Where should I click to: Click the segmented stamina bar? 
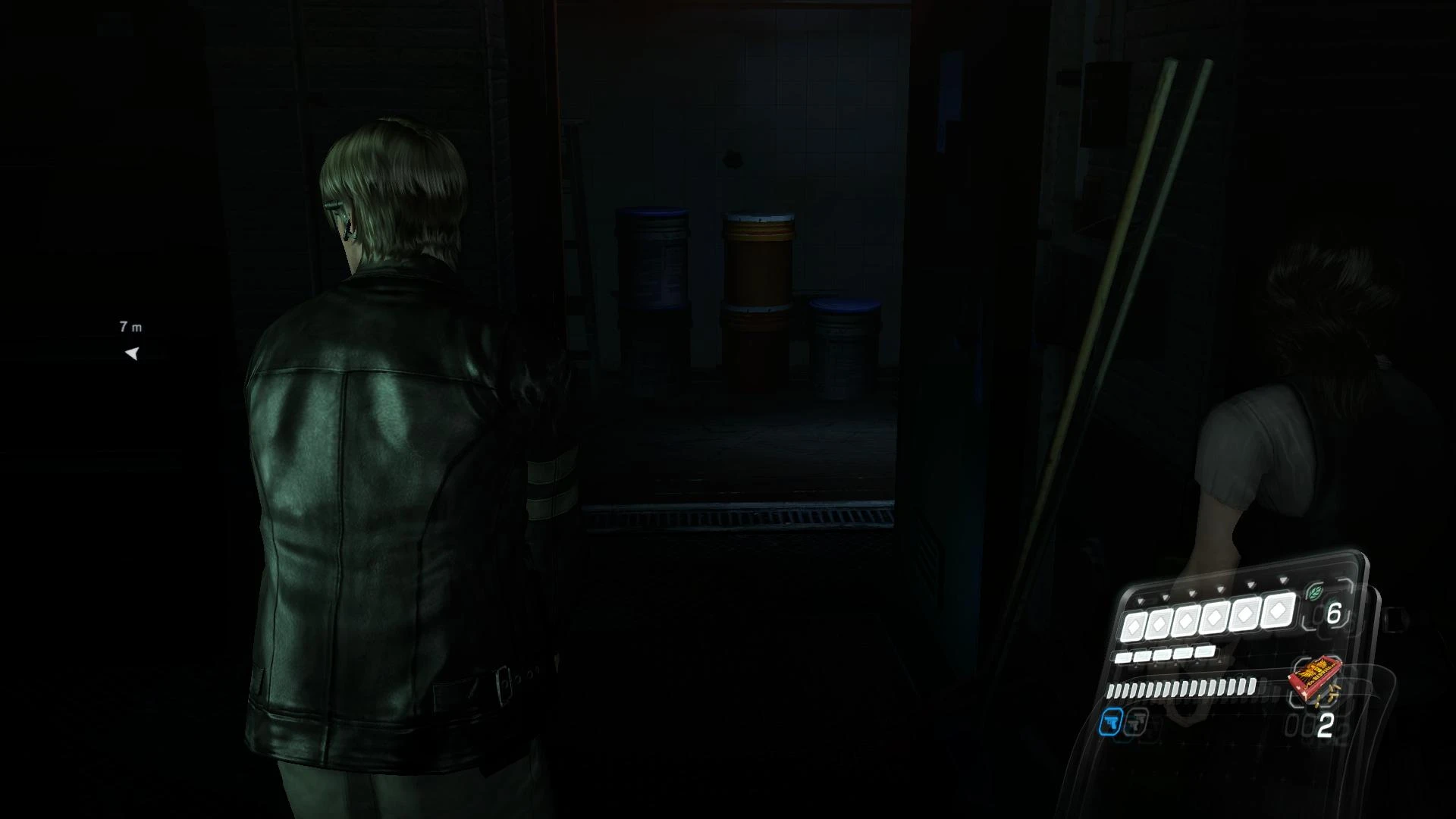1181,689
